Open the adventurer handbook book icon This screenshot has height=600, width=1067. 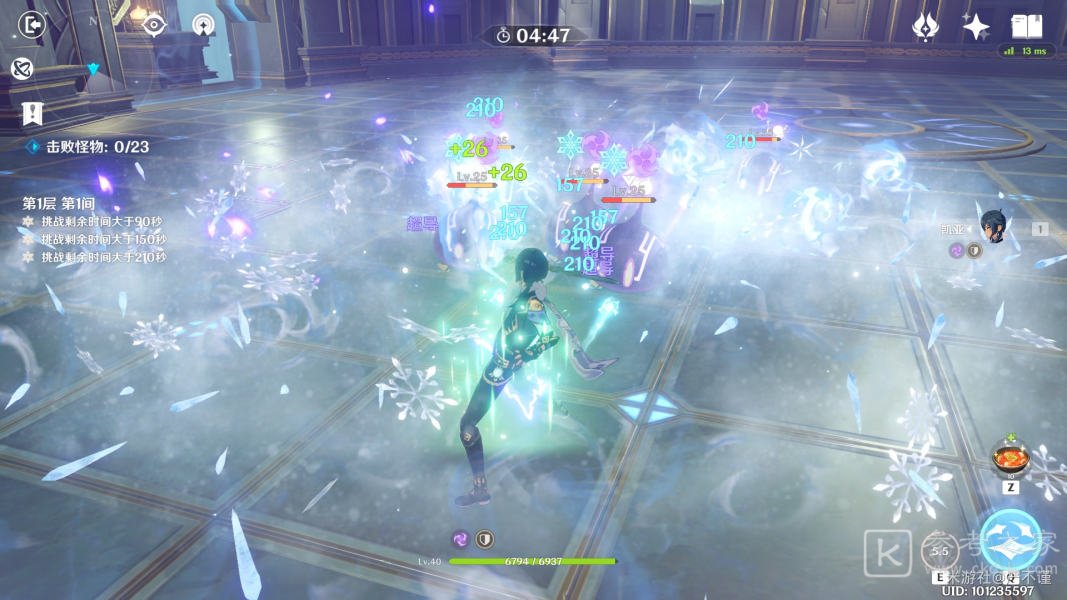click(1026, 26)
